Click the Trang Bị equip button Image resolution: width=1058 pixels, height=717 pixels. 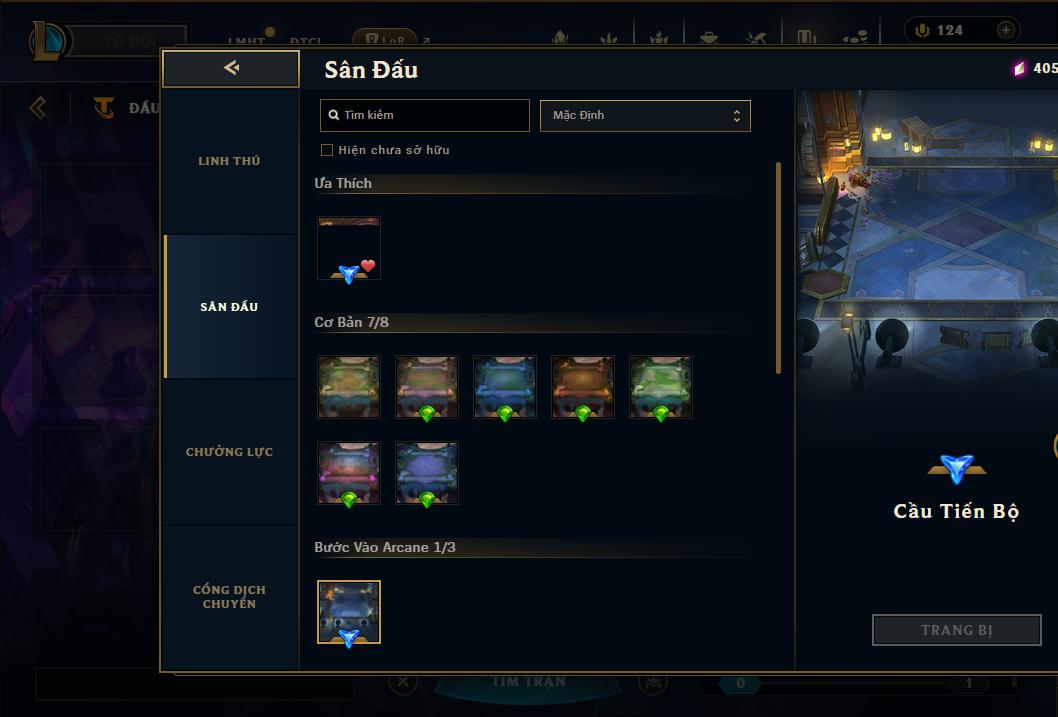pyautogui.click(x=956, y=630)
